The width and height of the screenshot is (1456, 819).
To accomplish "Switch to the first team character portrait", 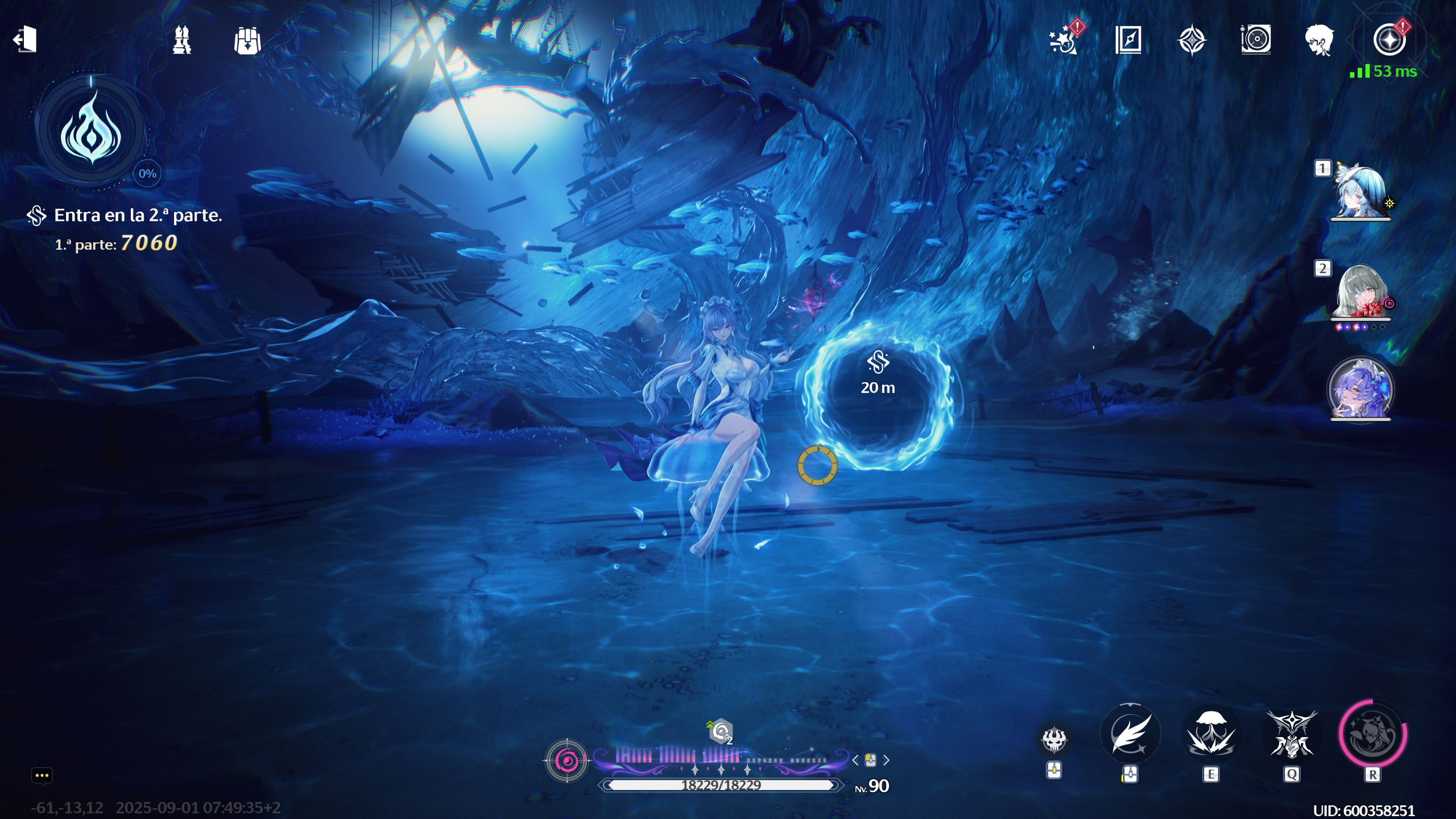I will (x=1360, y=192).
